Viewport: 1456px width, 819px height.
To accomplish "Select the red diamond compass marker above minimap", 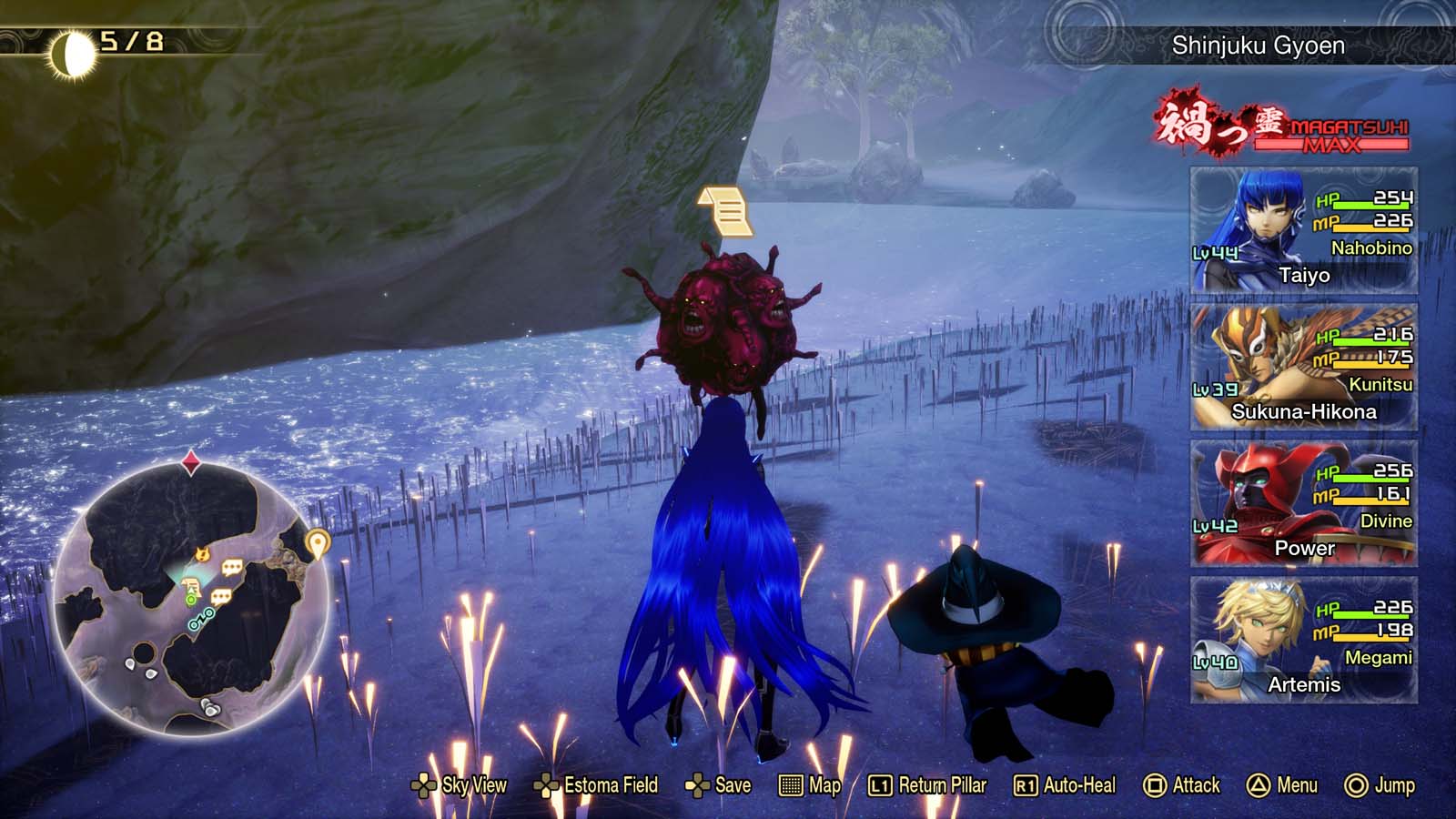I will (x=190, y=462).
